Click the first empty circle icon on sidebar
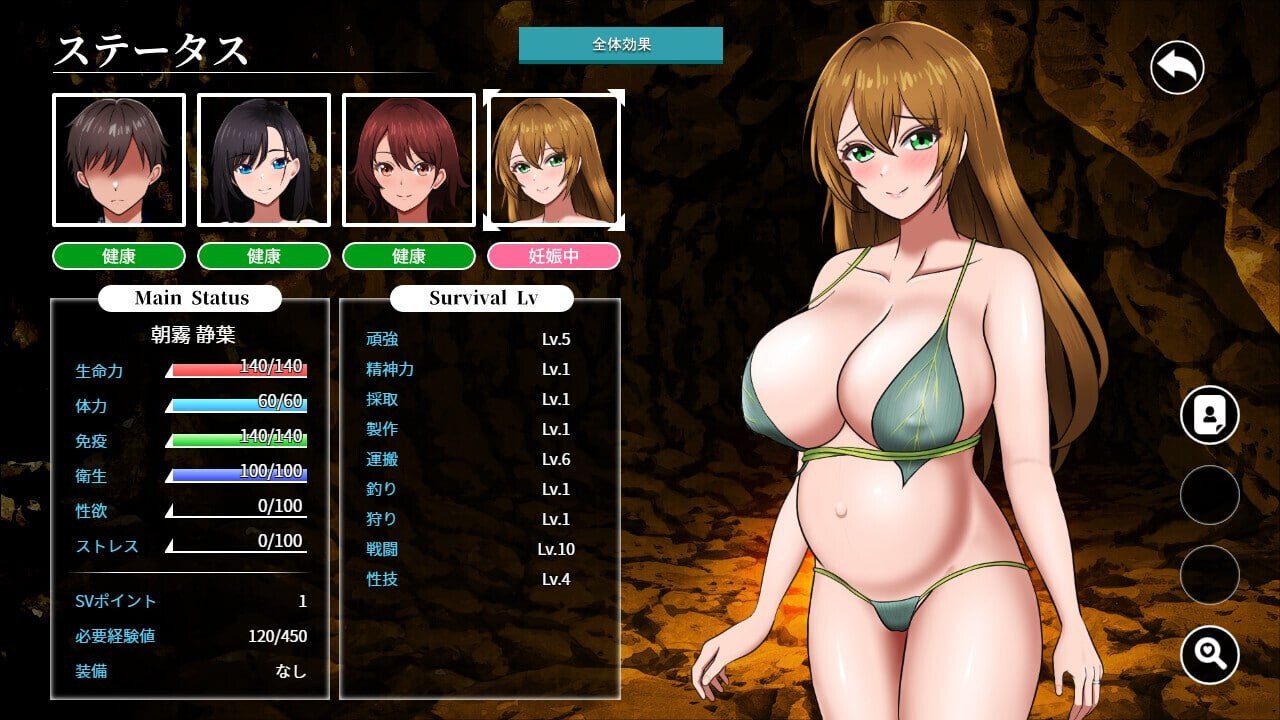Screen dimensions: 1280x720 (x=1209, y=495)
